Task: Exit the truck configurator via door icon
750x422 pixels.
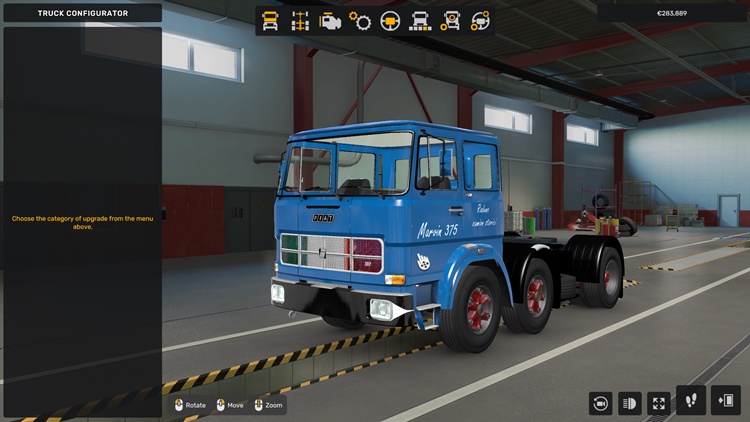Action: coord(725,400)
